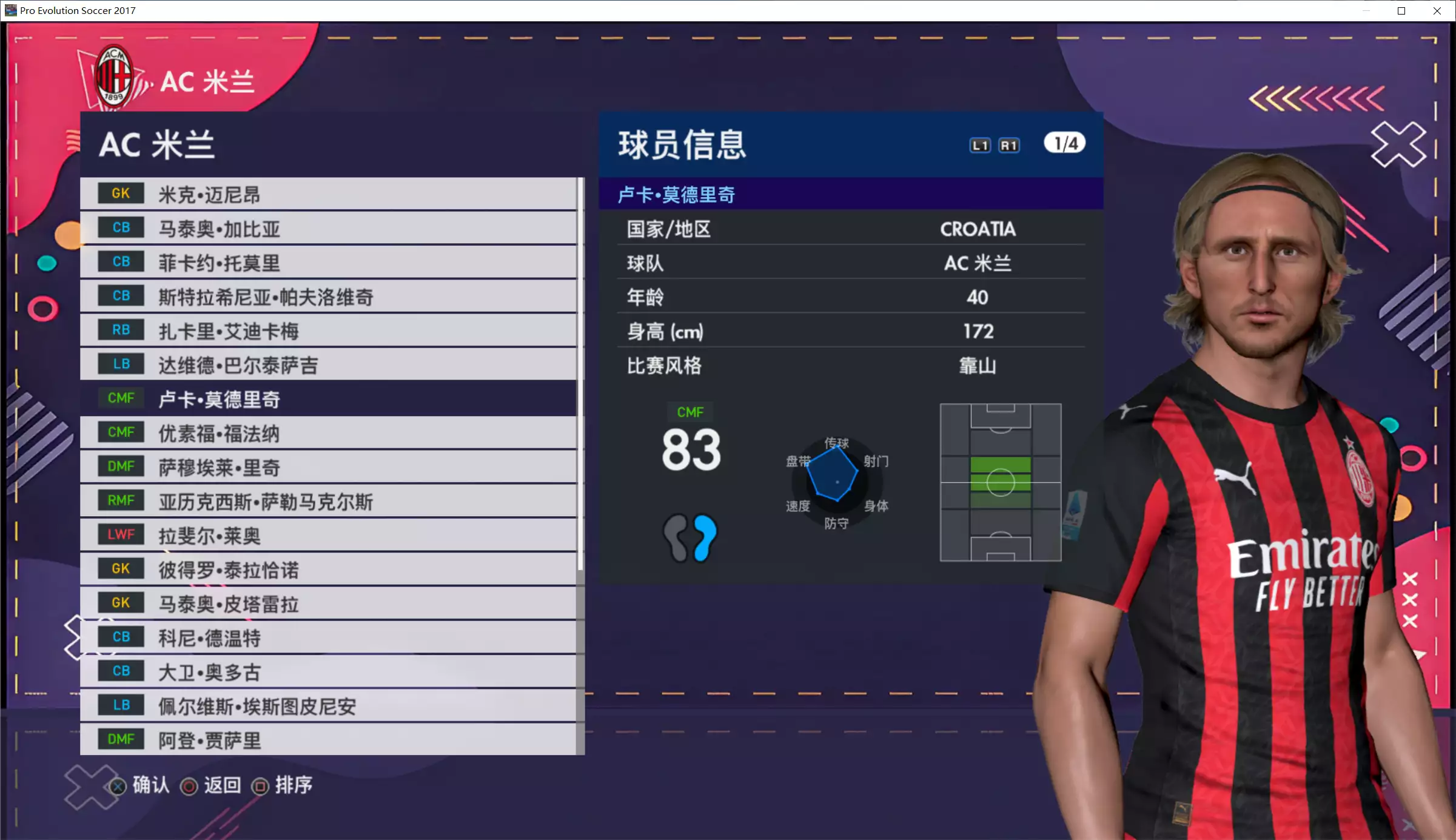Choose backup goalkeeper 彼得罗•泰拉恰诺

(327, 569)
